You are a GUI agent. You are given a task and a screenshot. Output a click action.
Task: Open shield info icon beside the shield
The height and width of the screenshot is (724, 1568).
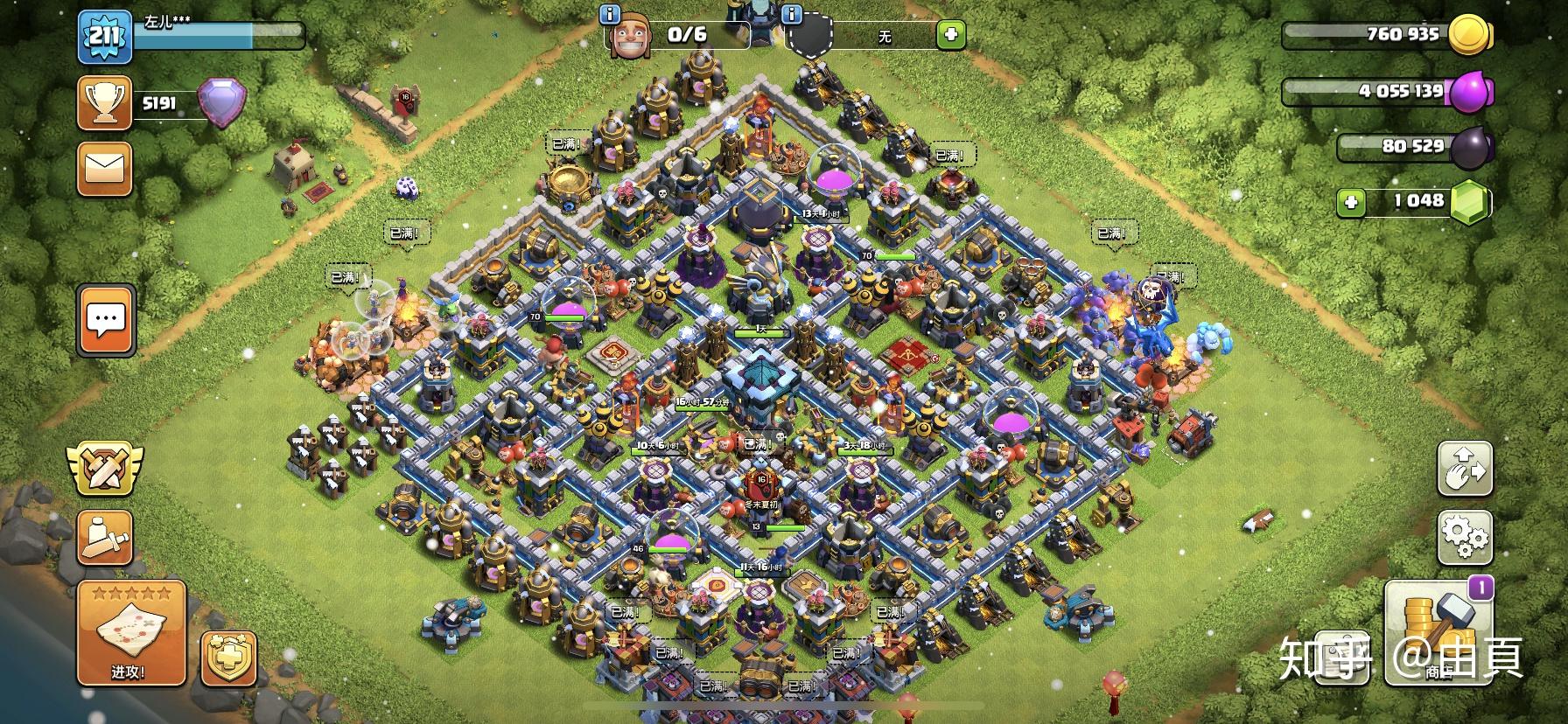pos(792,14)
